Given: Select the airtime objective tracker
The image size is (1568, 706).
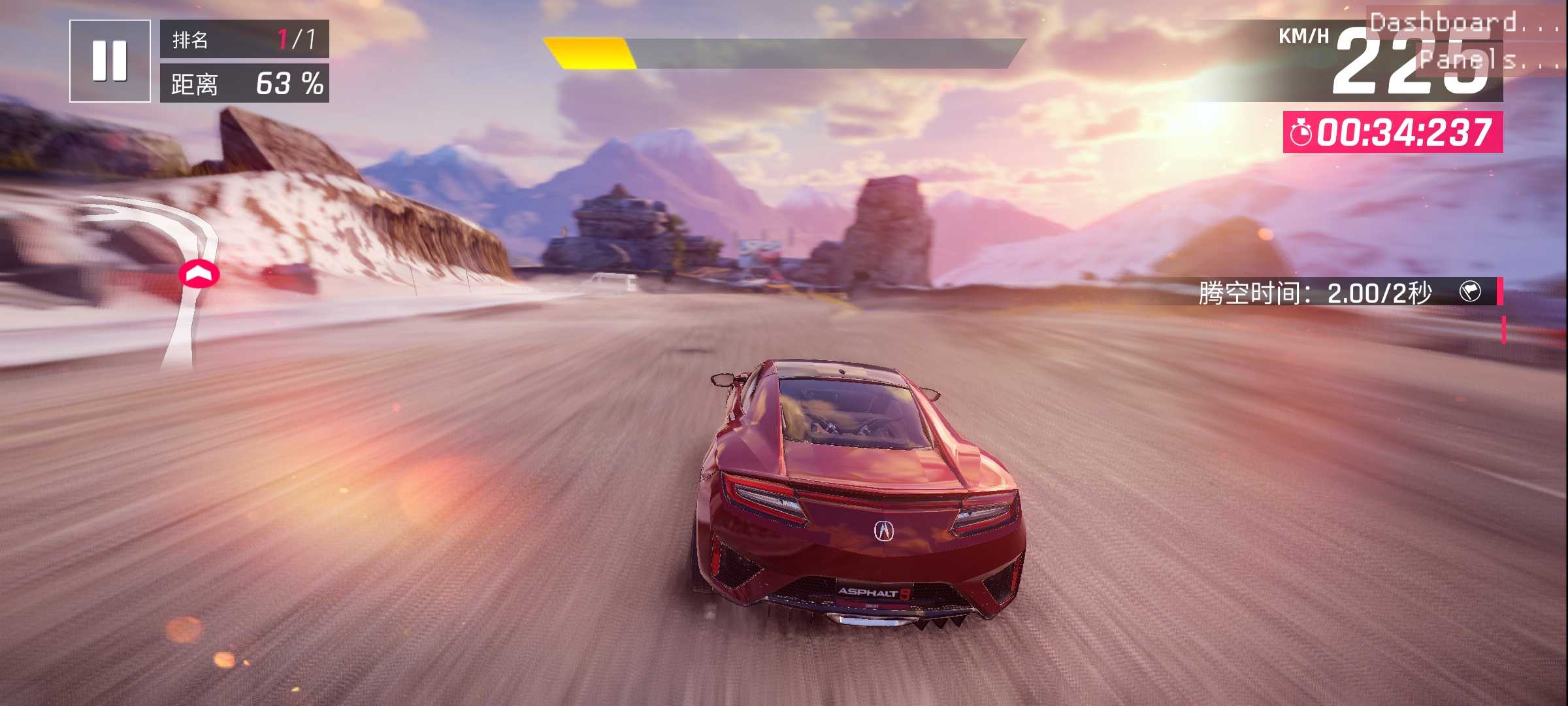Looking at the screenshot, I should coord(1346,292).
